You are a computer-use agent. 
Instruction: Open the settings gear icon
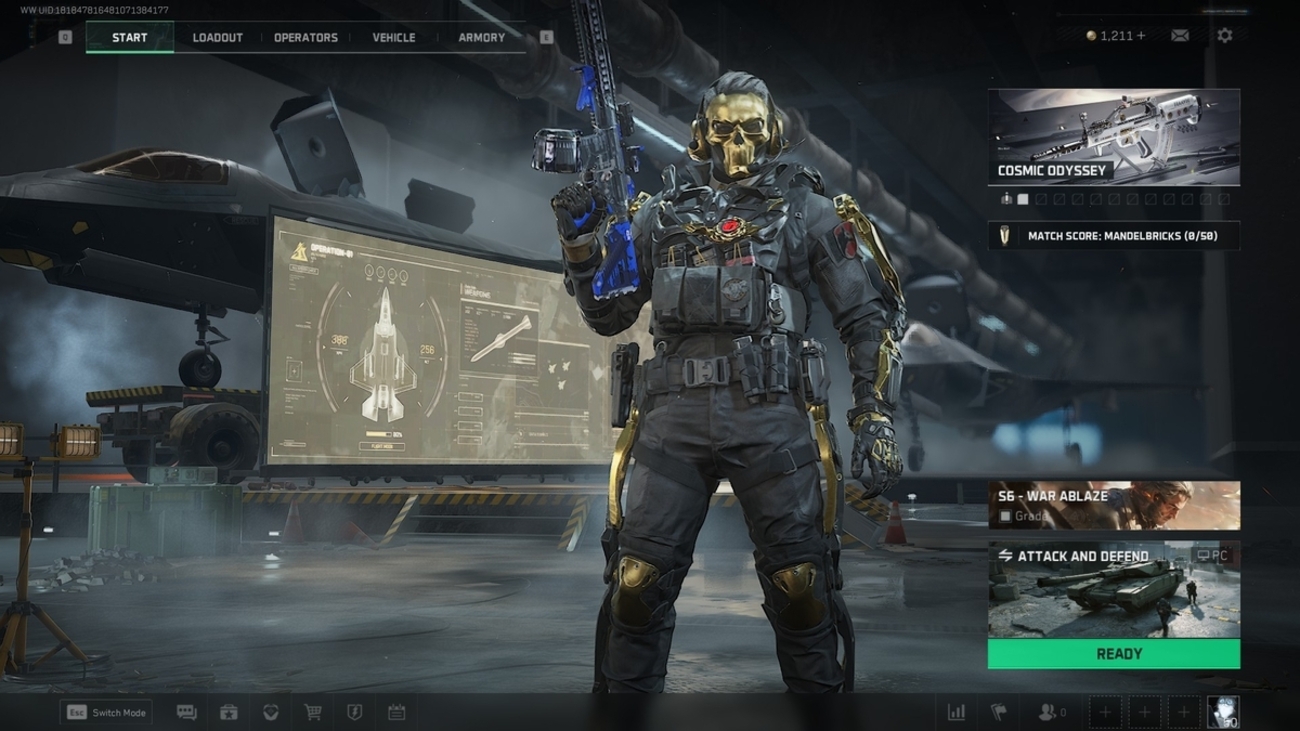point(1225,36)
